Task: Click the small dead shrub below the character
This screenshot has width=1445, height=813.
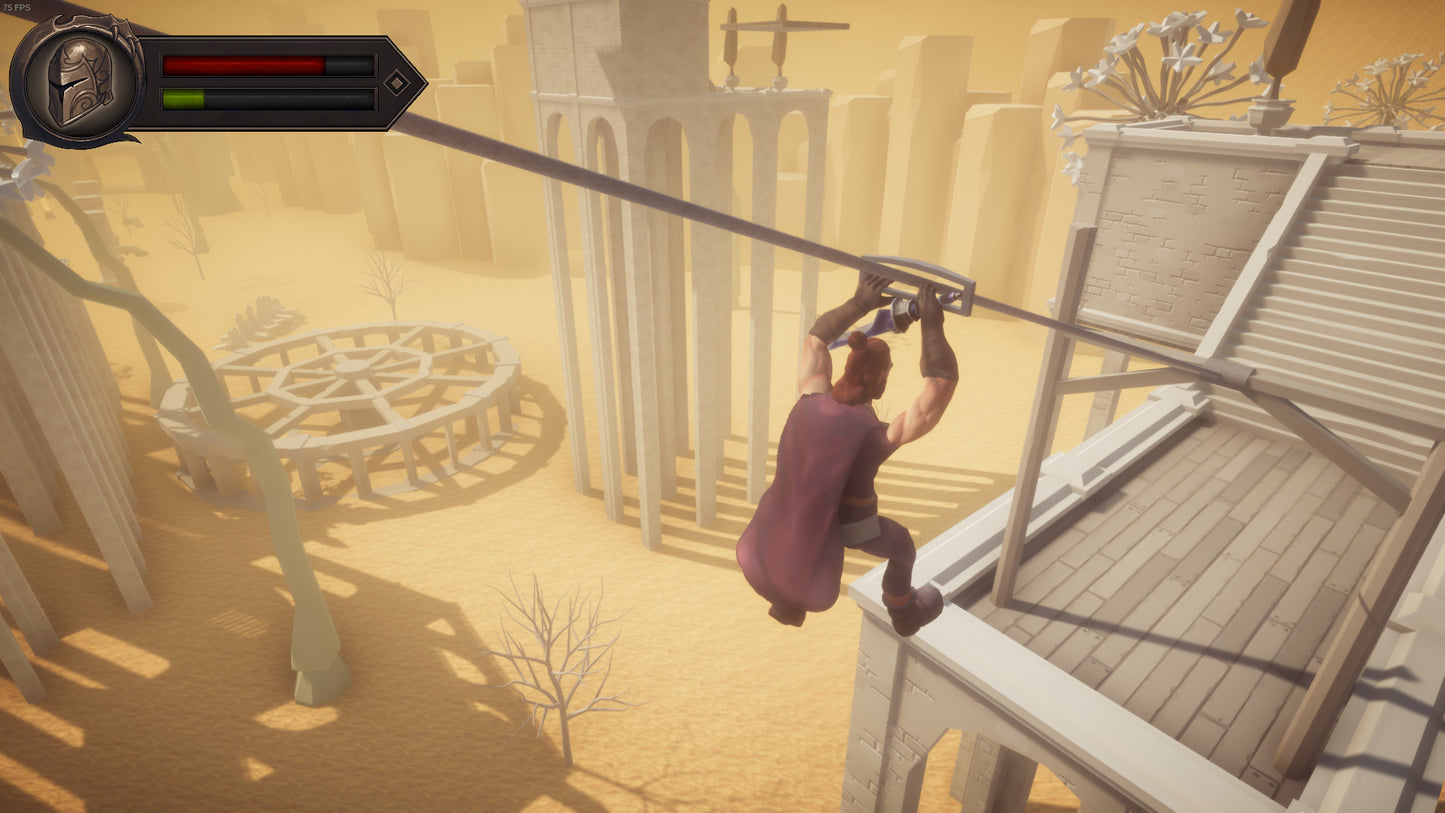Action: pos(560,660)
